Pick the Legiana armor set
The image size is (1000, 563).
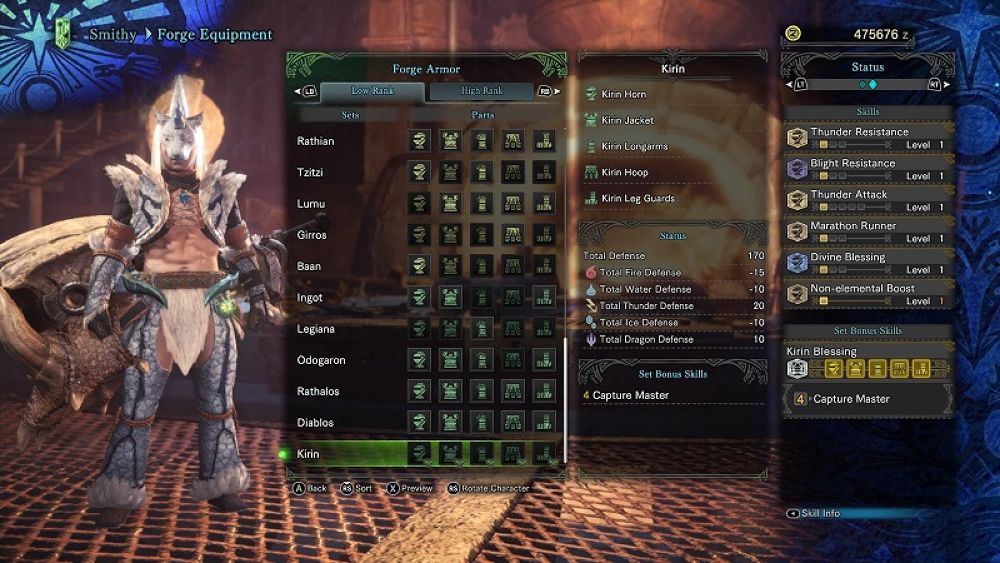317,329
